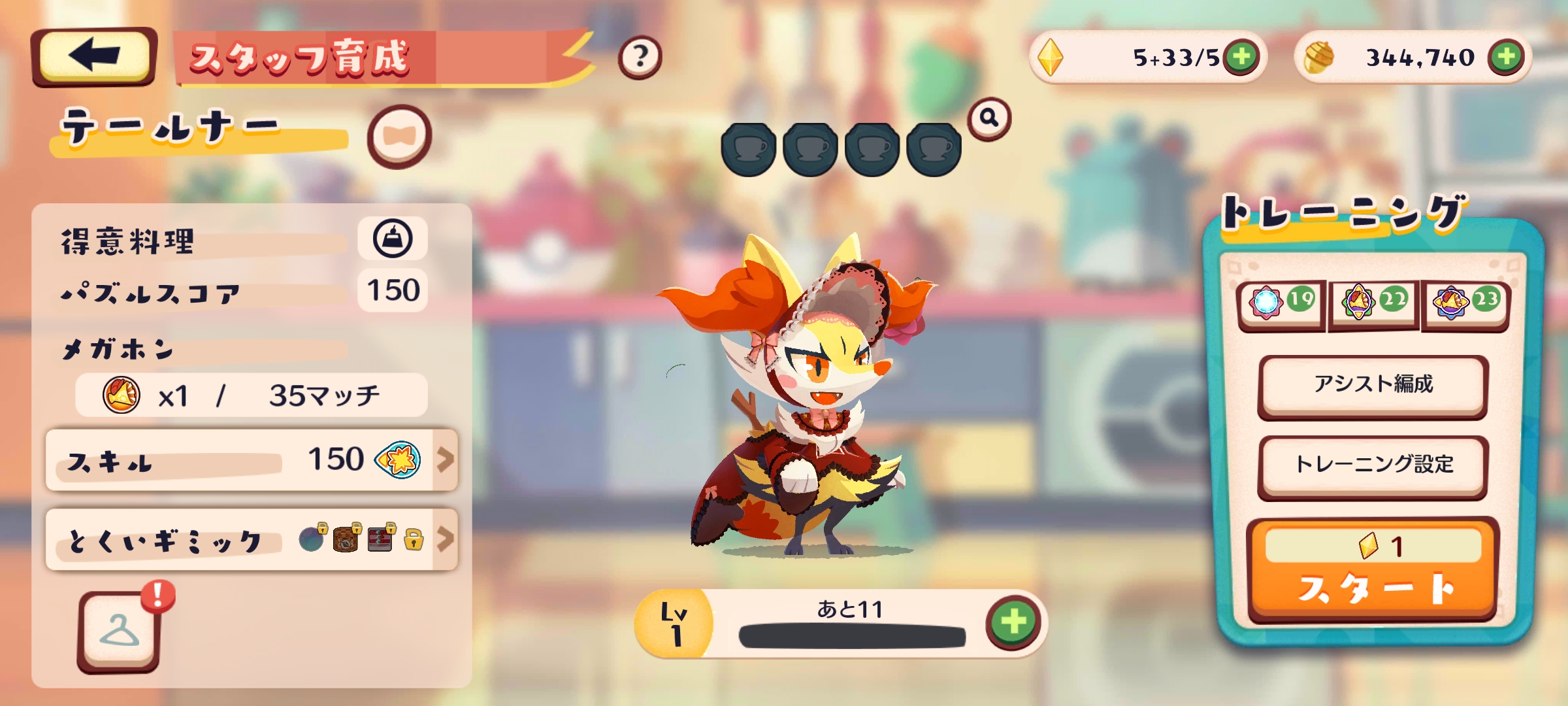Open トレーニング設定 training settings
This screenshot has height=706, width=1568.
point(1373,465)
